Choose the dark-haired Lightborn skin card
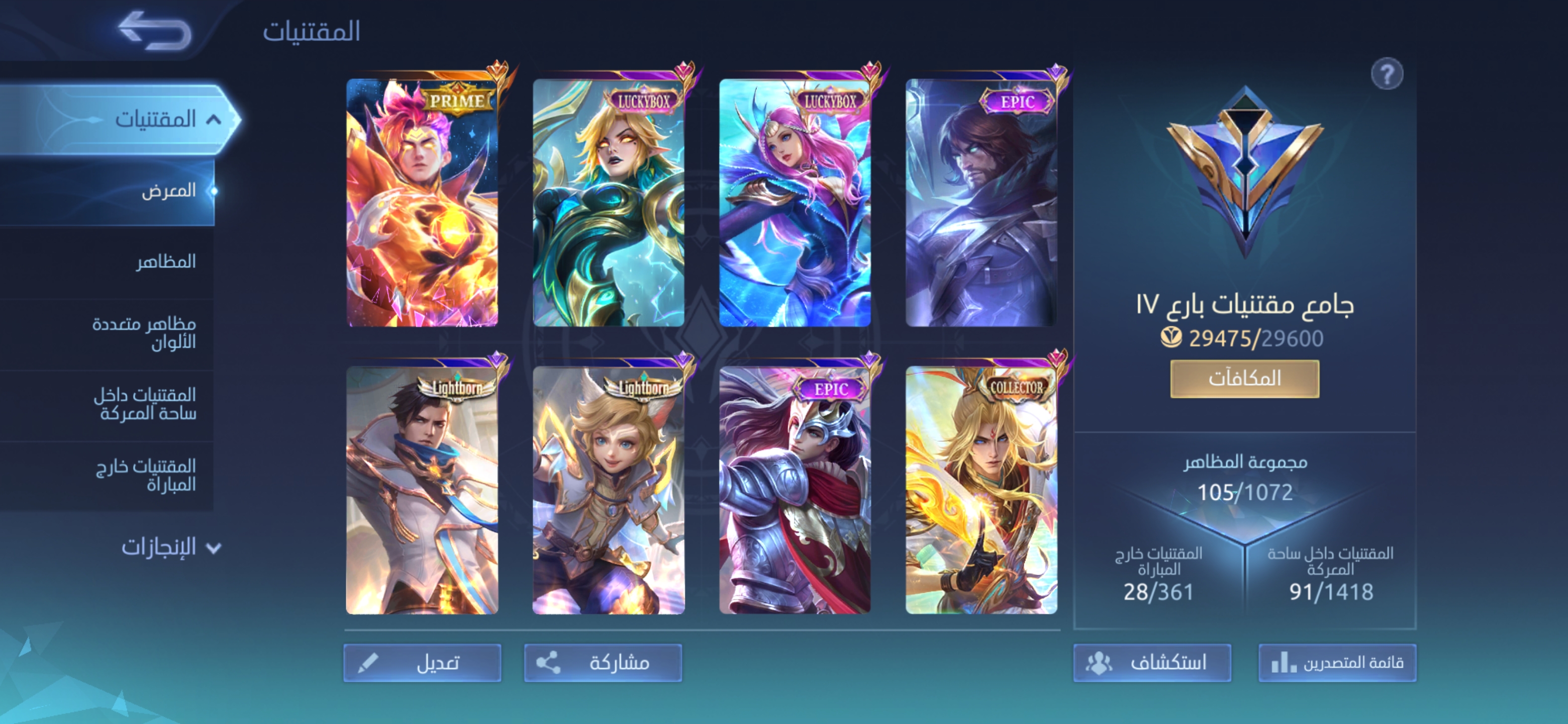Screen dimensions: 1568x724 tap(422, 491)
